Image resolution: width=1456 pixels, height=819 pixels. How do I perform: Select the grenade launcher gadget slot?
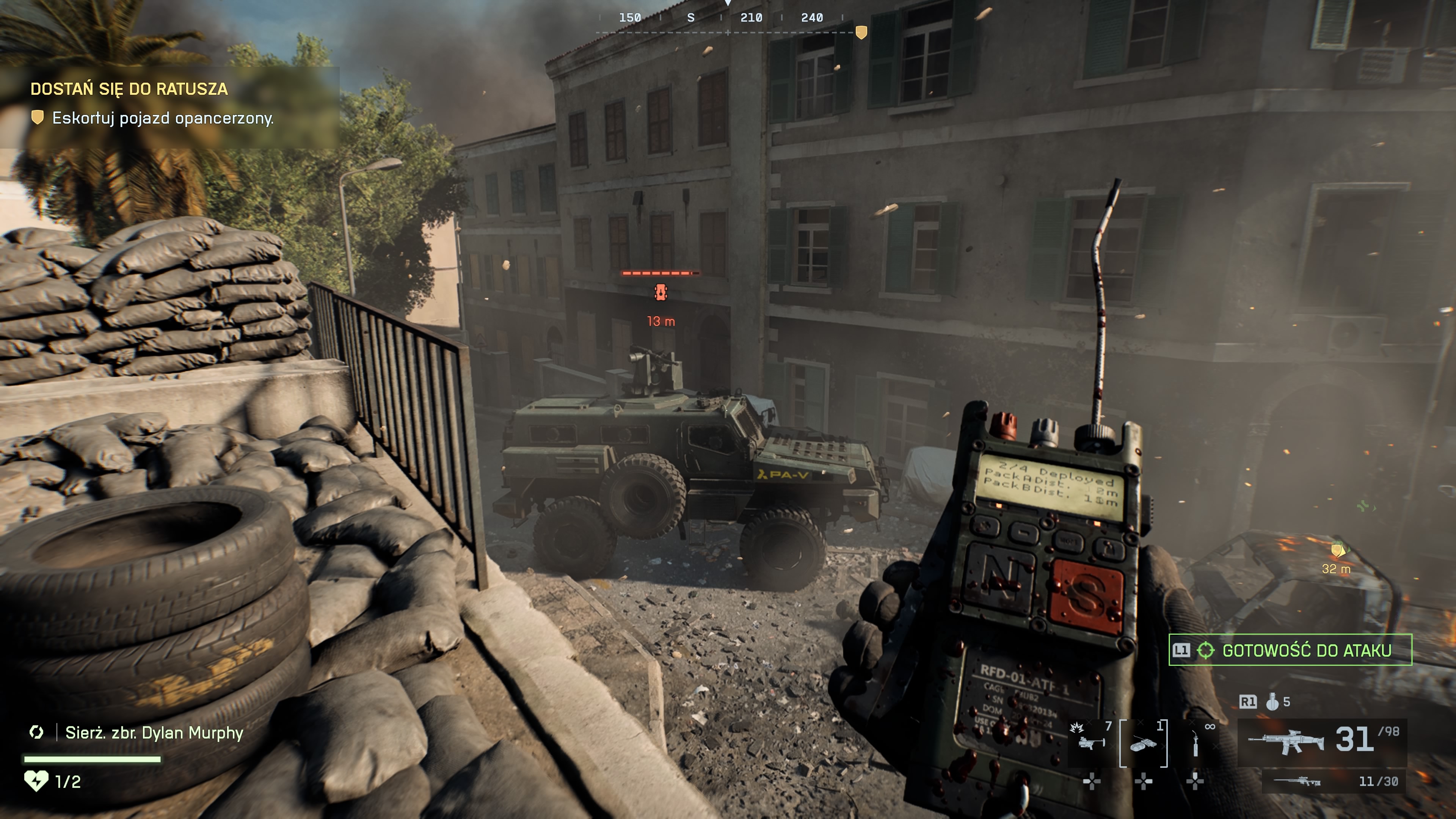tap(1091, 743)
